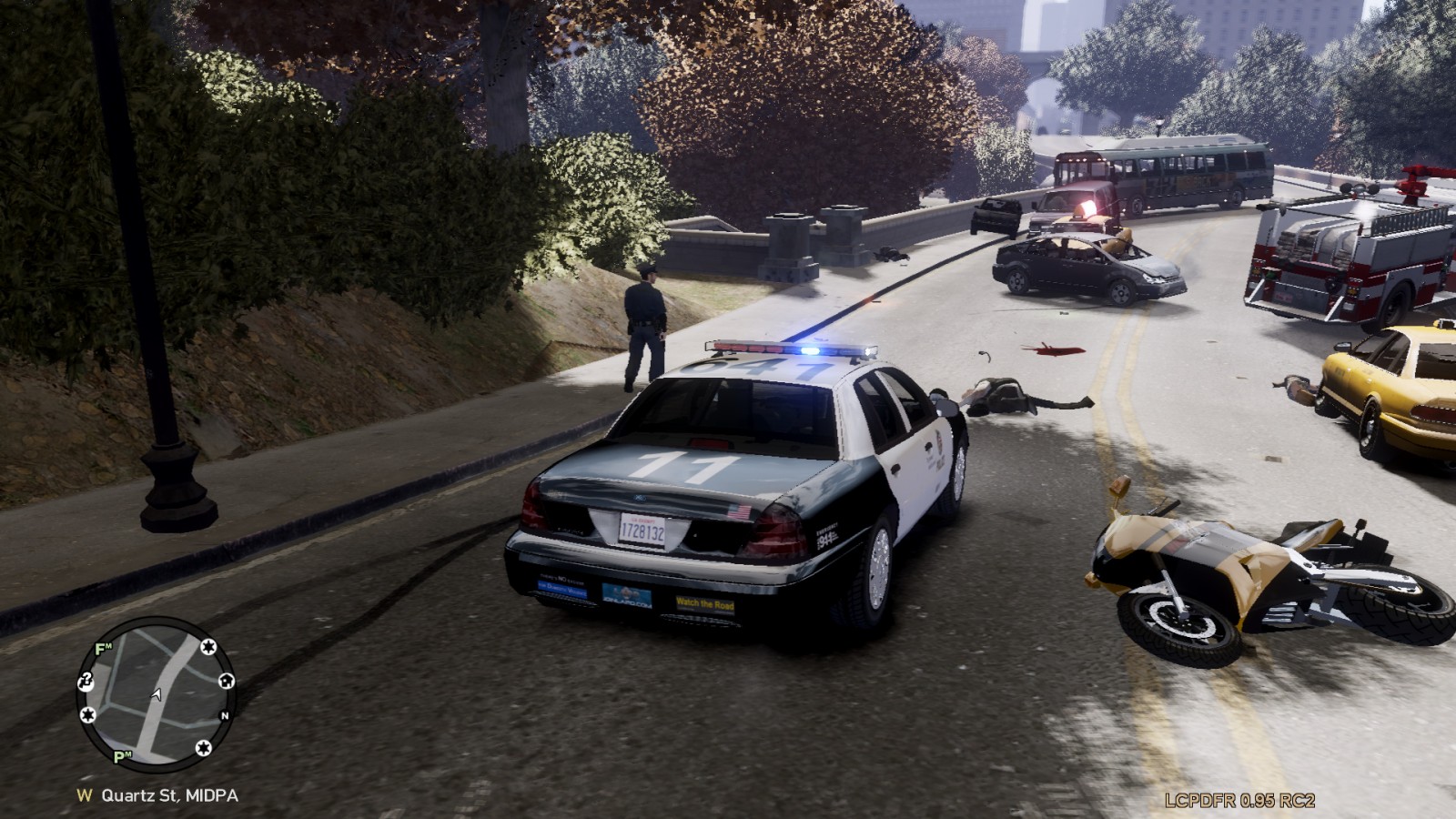Click the JOINLAPD.COM bumper sticker
The width and height of the screenshot is (1456, 819).
coord(627,596)
